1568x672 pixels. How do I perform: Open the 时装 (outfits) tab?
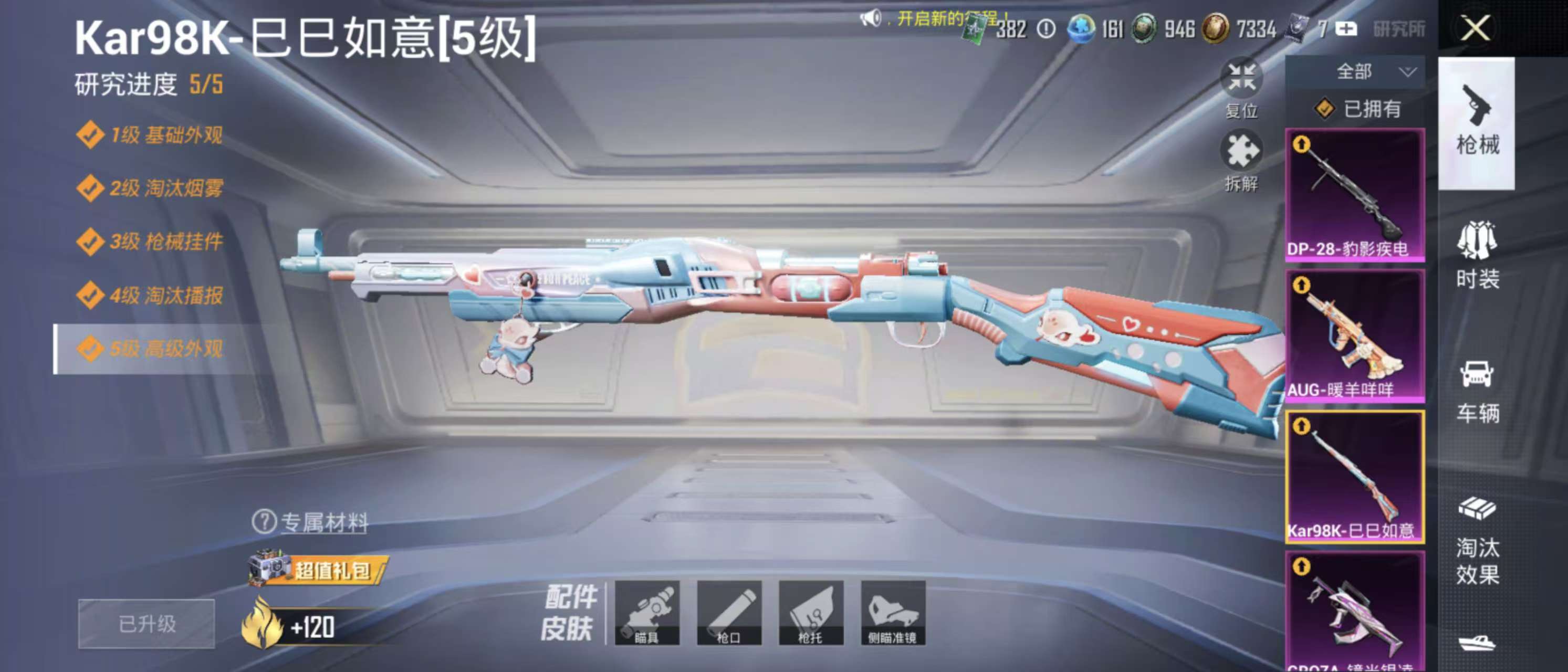(x=1477, y=255)
